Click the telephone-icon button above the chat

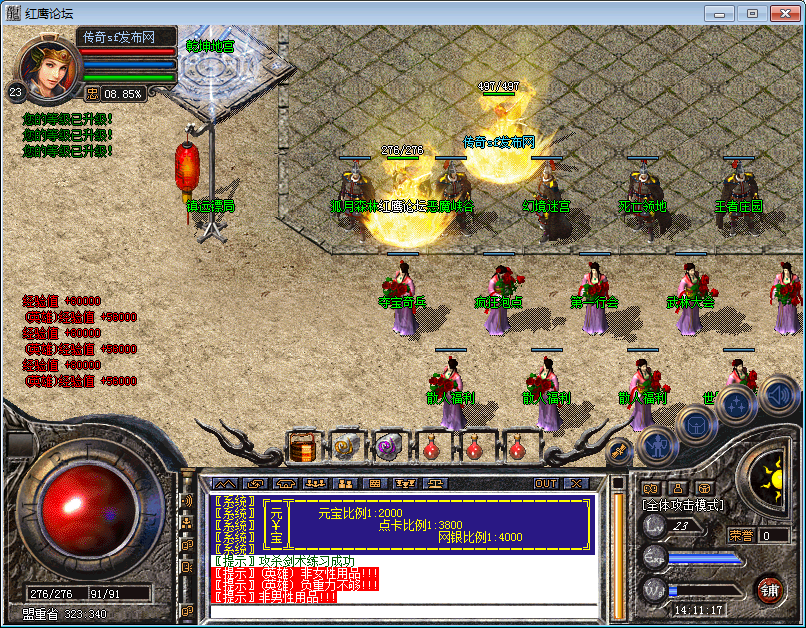point(283,483)
